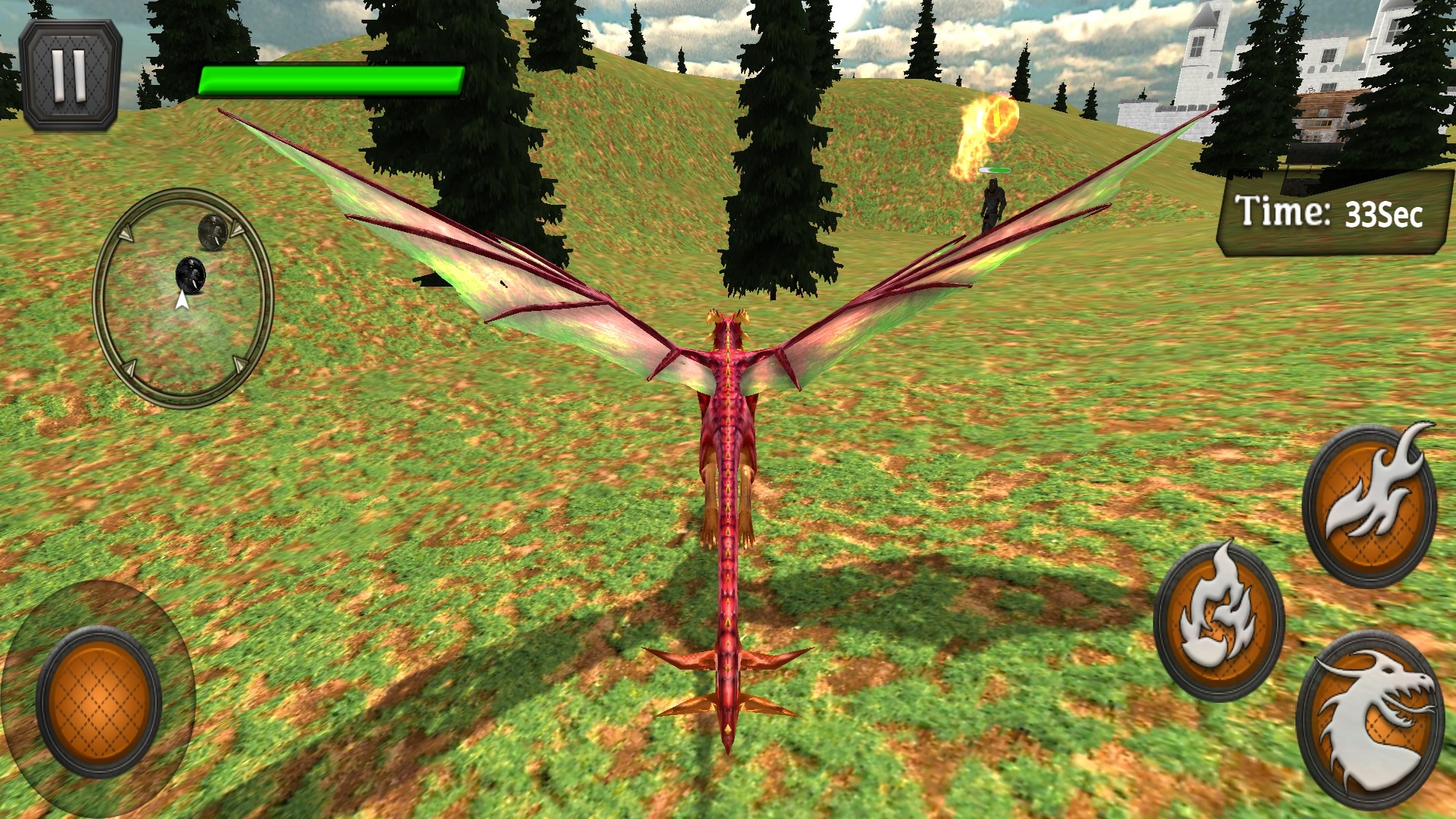Click the white direction arrow on the minimap
Image resolution: width=1456 pixels, height=819 pixels.
pyautogui.click(x=182, y=300)
